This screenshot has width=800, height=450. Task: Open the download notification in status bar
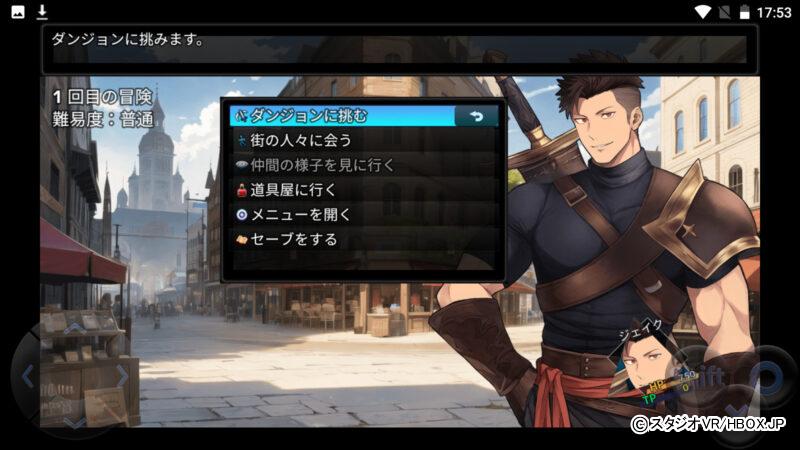pos(42,12)
